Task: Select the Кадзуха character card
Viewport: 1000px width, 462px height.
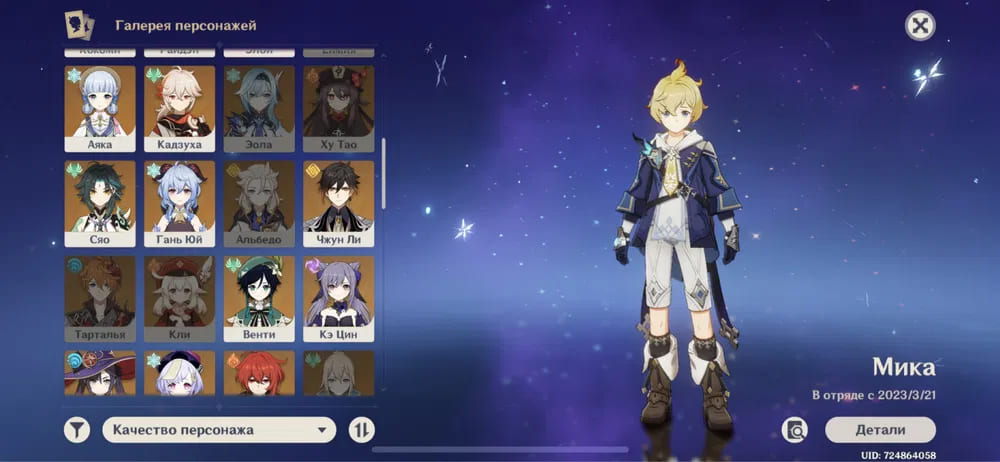Action: tap(179, 108)
